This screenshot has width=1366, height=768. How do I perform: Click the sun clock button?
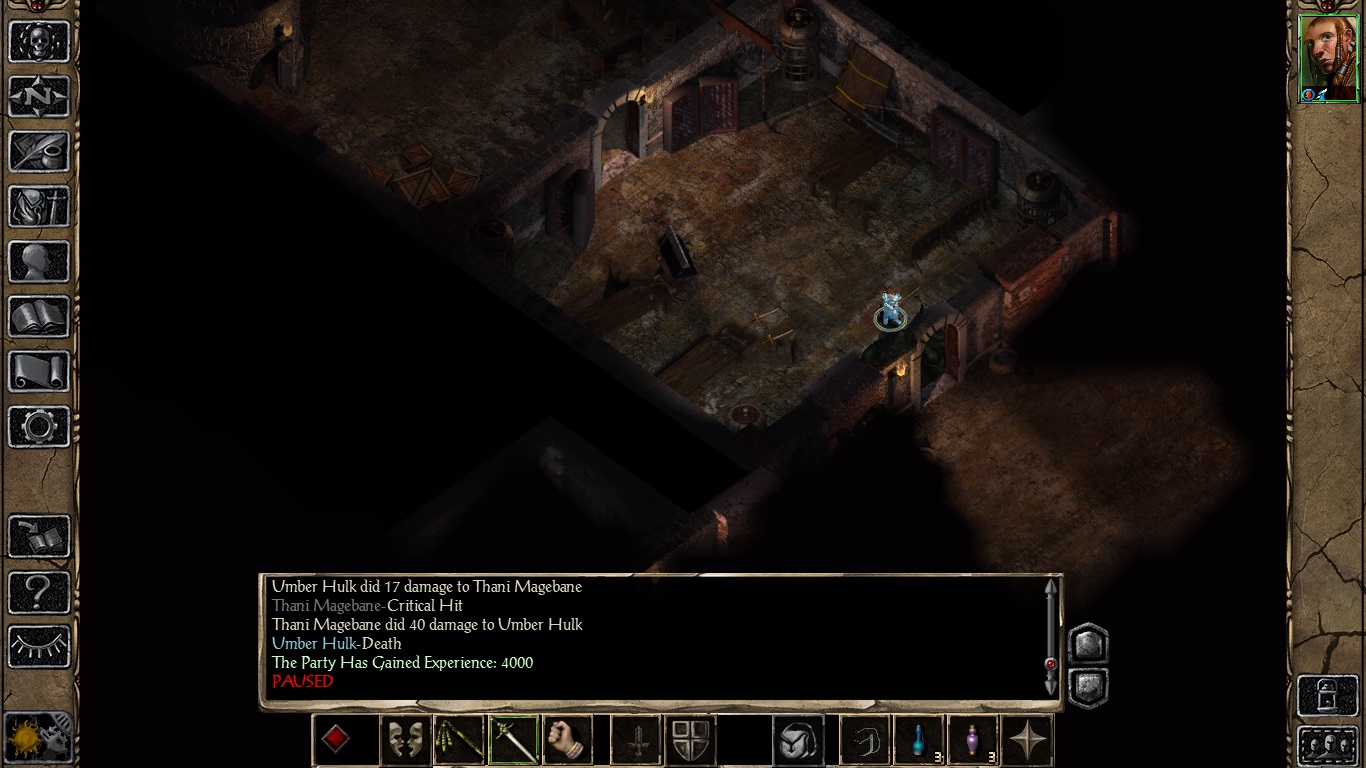(39, 738)
